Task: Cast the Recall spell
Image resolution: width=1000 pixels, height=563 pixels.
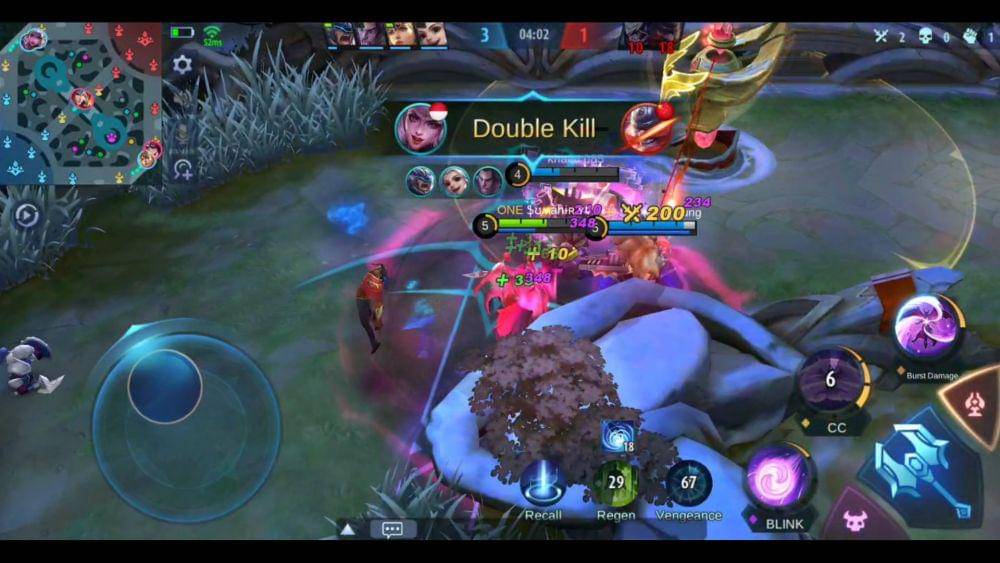Action: pyautogui.click(x=543, y=484)
